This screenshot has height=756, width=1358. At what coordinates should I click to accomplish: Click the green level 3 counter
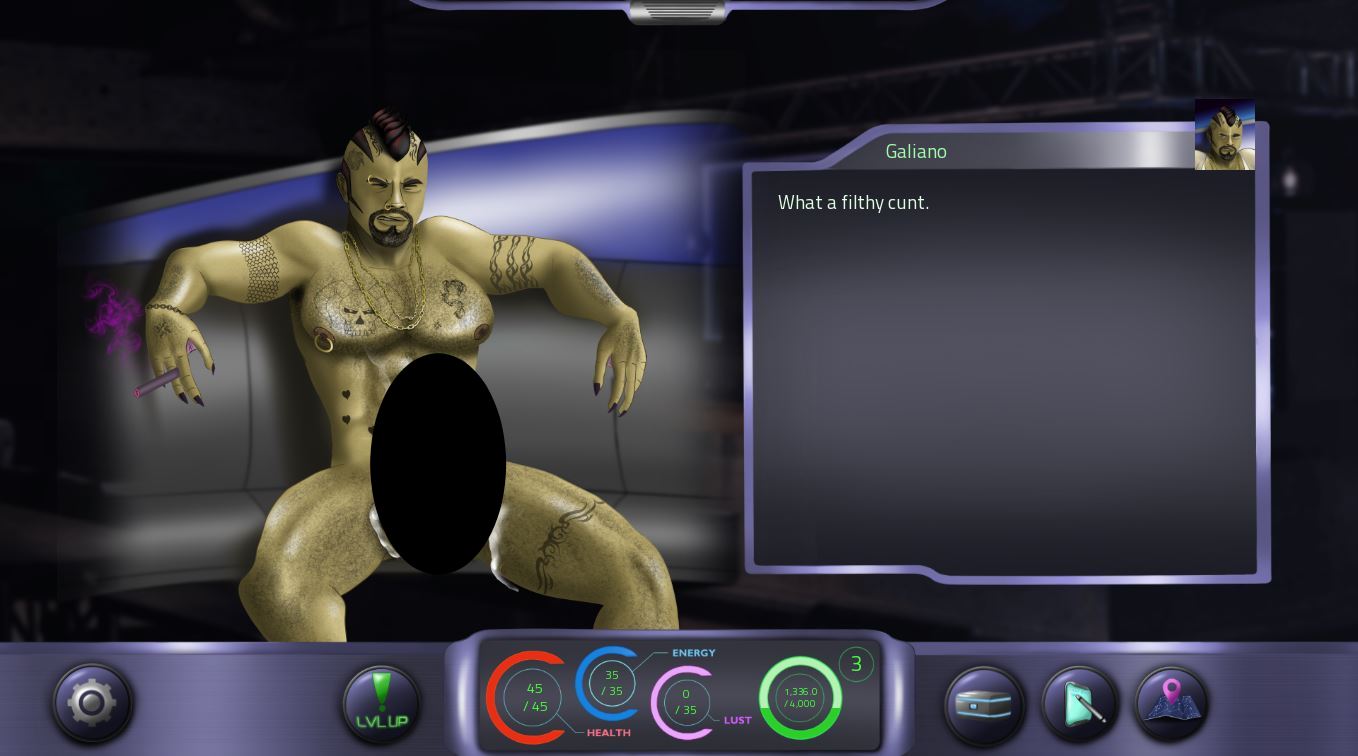point(856,664)
